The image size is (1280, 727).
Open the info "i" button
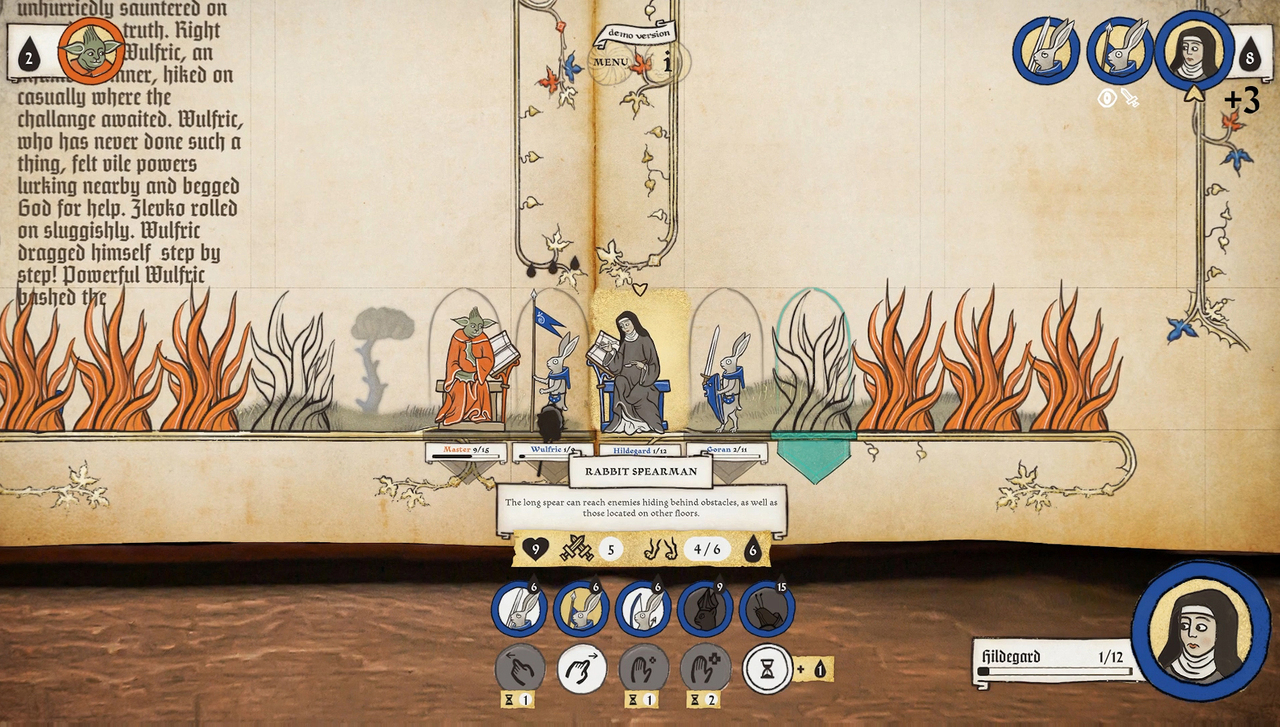tap(667, 62)
